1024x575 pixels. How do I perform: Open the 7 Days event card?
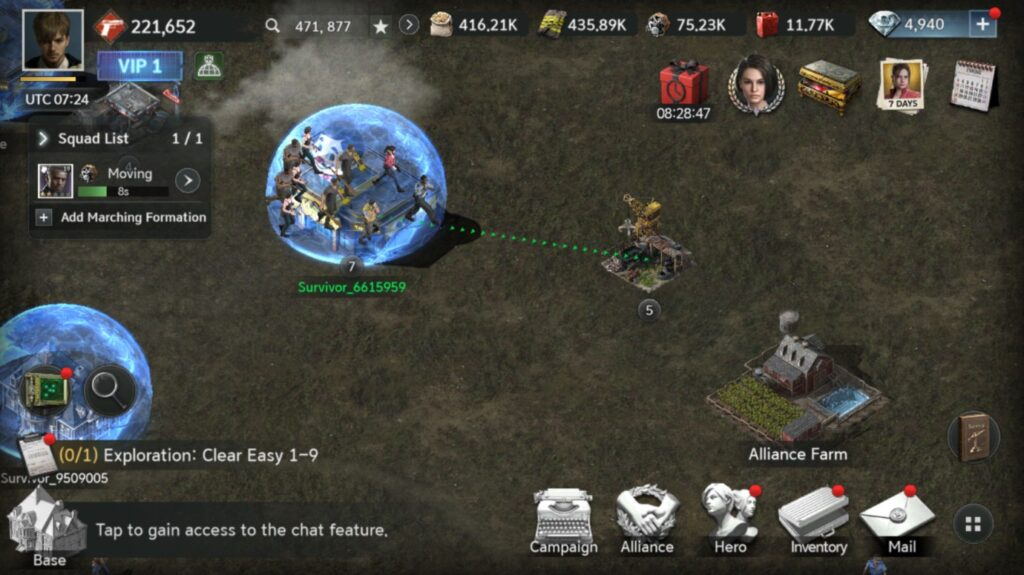901,85
